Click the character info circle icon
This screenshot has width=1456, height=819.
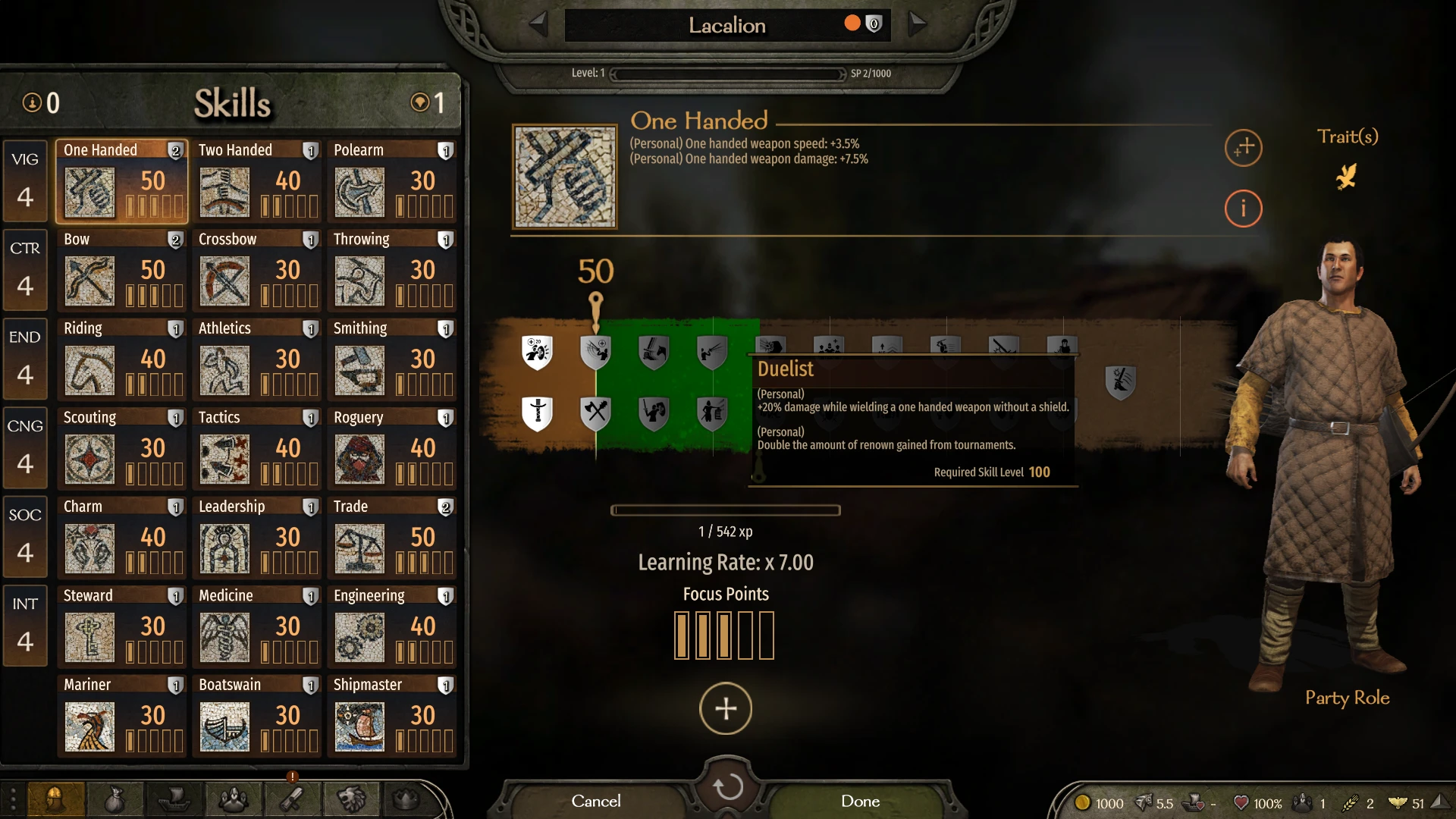click(1243, 209)
